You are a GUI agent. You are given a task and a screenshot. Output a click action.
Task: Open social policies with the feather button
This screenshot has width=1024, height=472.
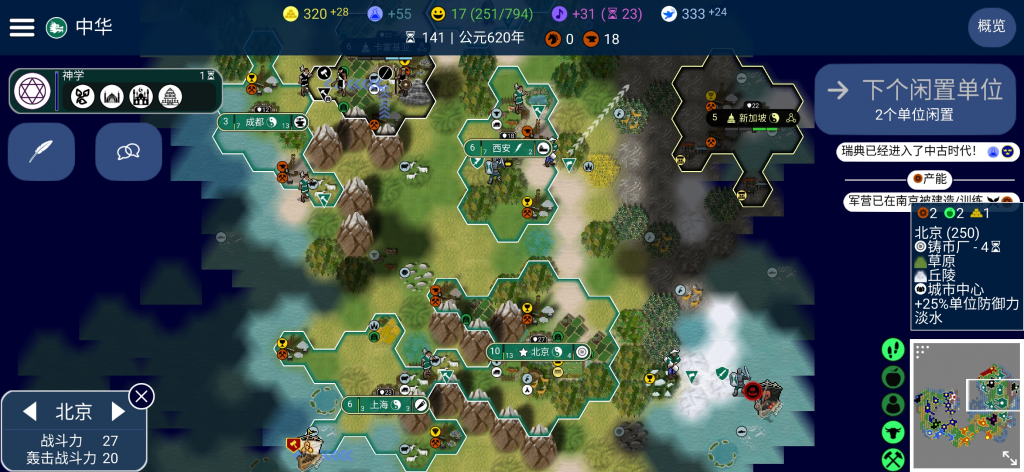[x=41, y=151]
